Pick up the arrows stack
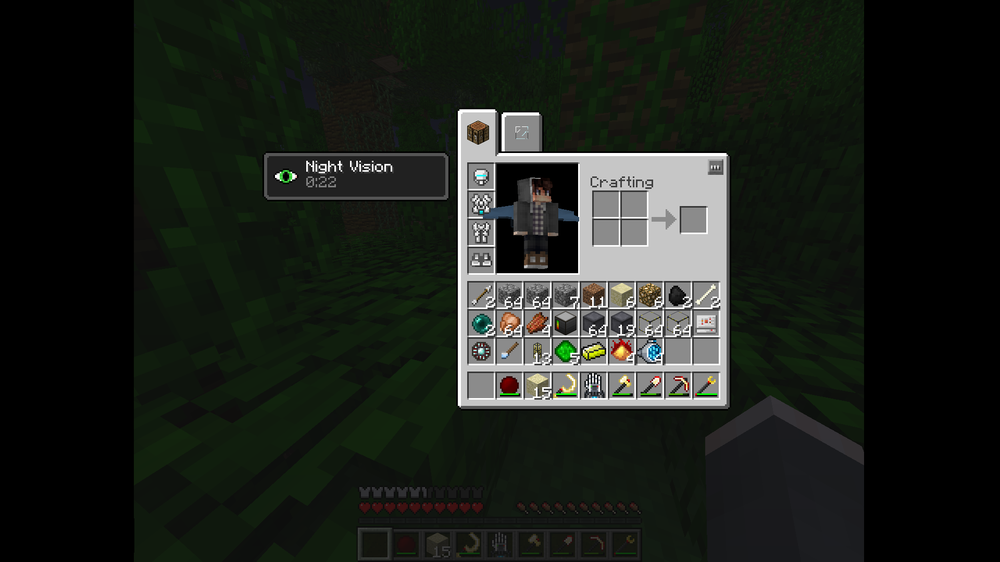1000x562 pixels. [x=481, y=295]
